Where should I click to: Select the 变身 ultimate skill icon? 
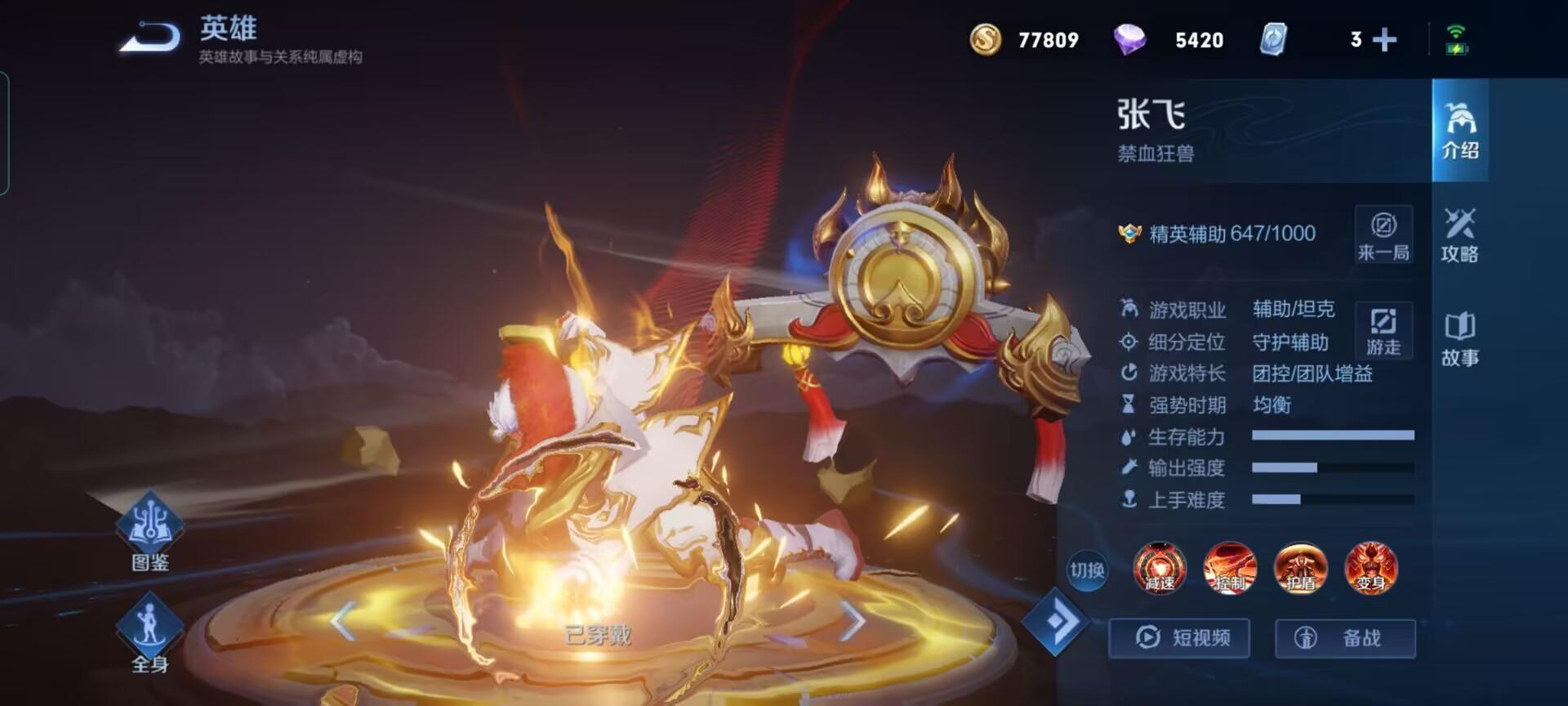point(1371,568)
